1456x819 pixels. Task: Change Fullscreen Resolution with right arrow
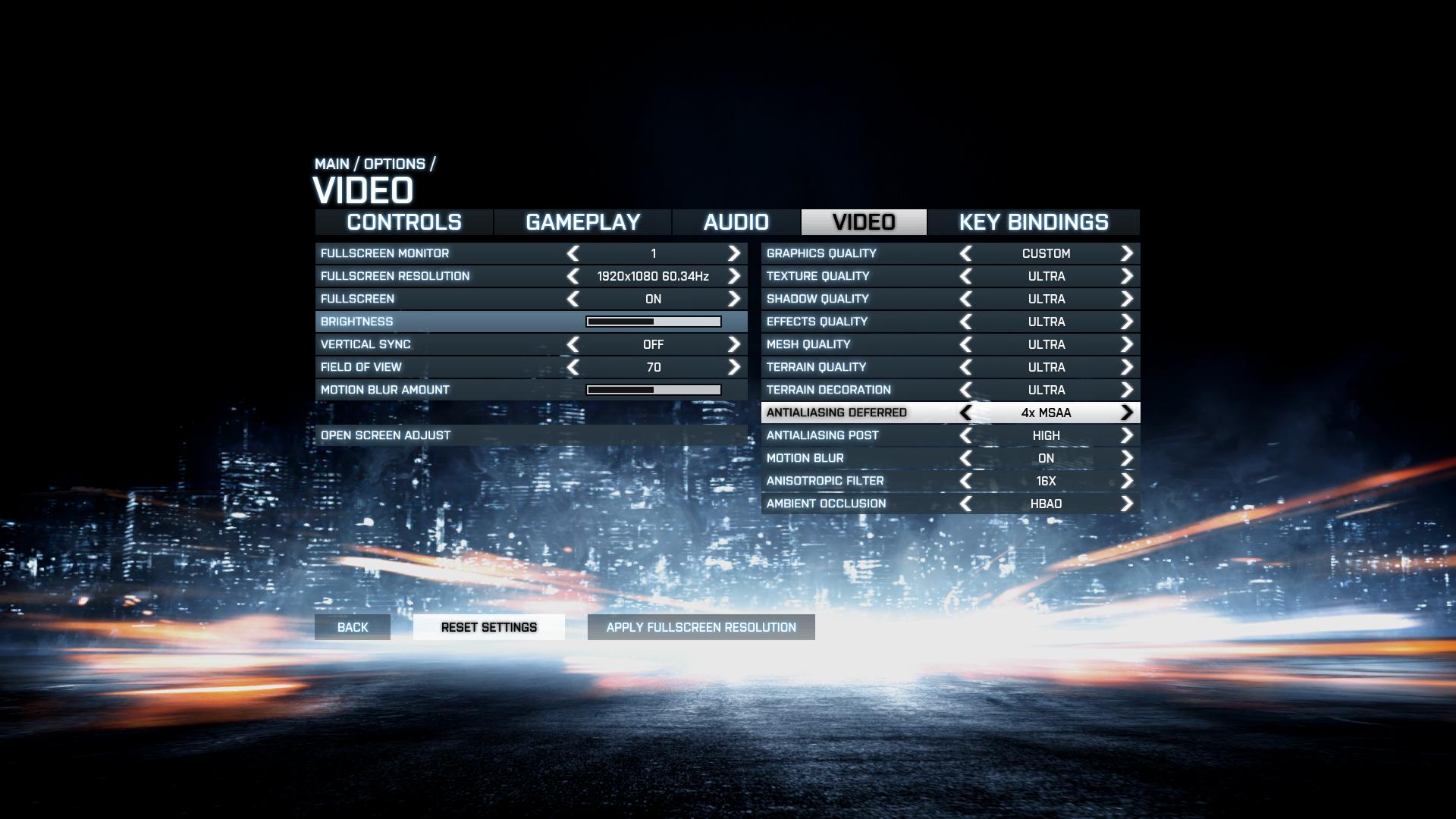pos(733,276)
